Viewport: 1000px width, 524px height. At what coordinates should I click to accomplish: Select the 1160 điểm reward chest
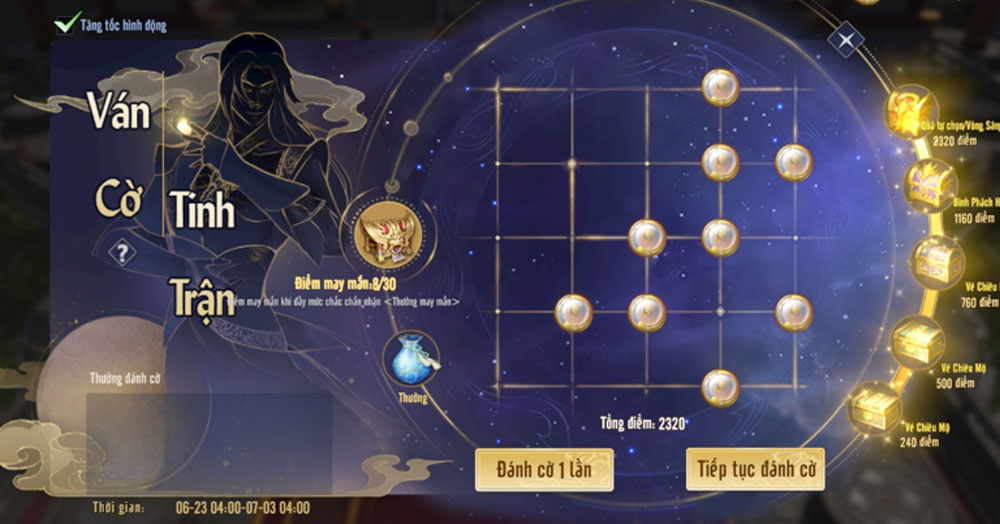pos(931,183)
